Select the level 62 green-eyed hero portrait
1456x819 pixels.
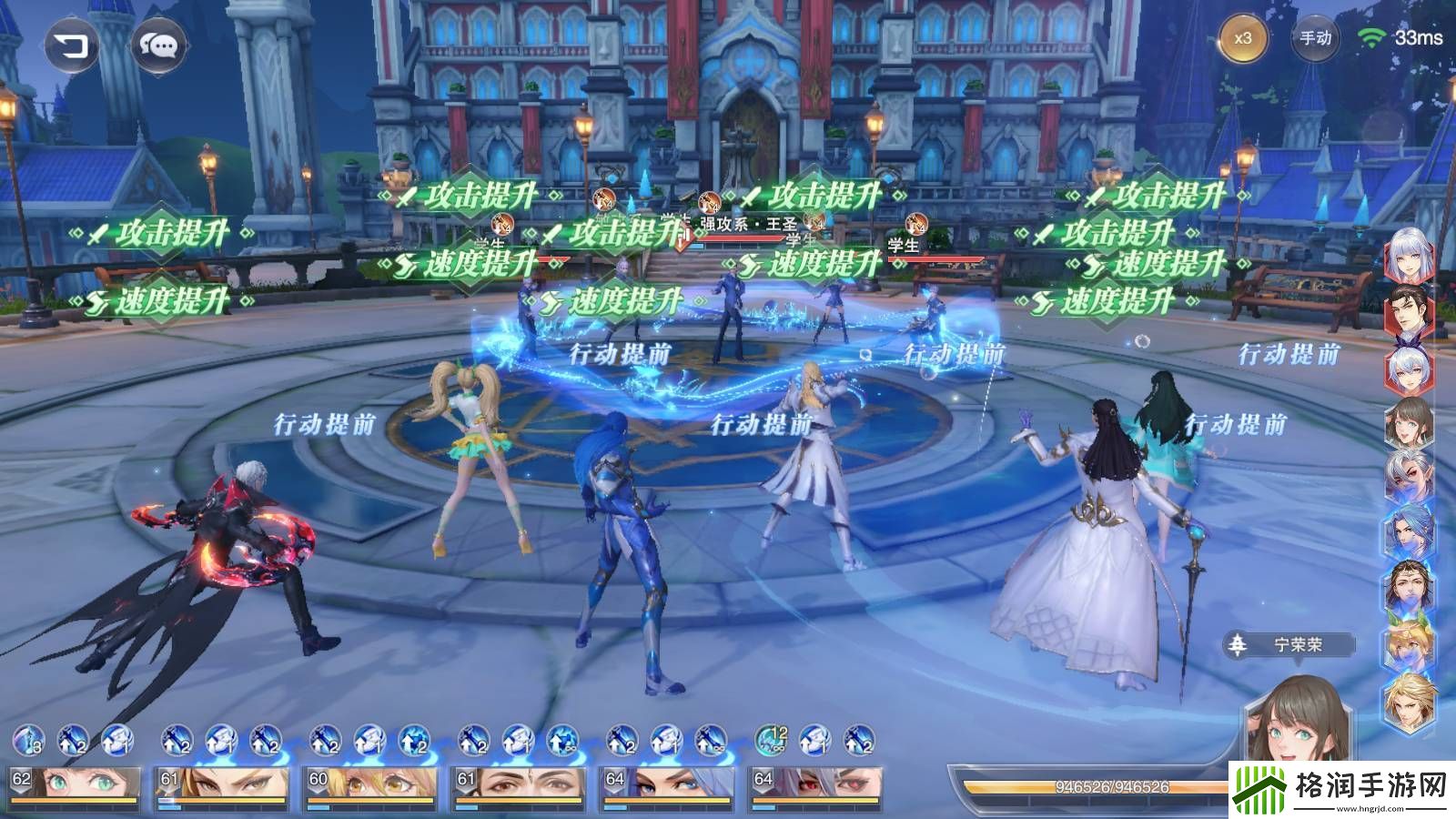tap(75, 785)
